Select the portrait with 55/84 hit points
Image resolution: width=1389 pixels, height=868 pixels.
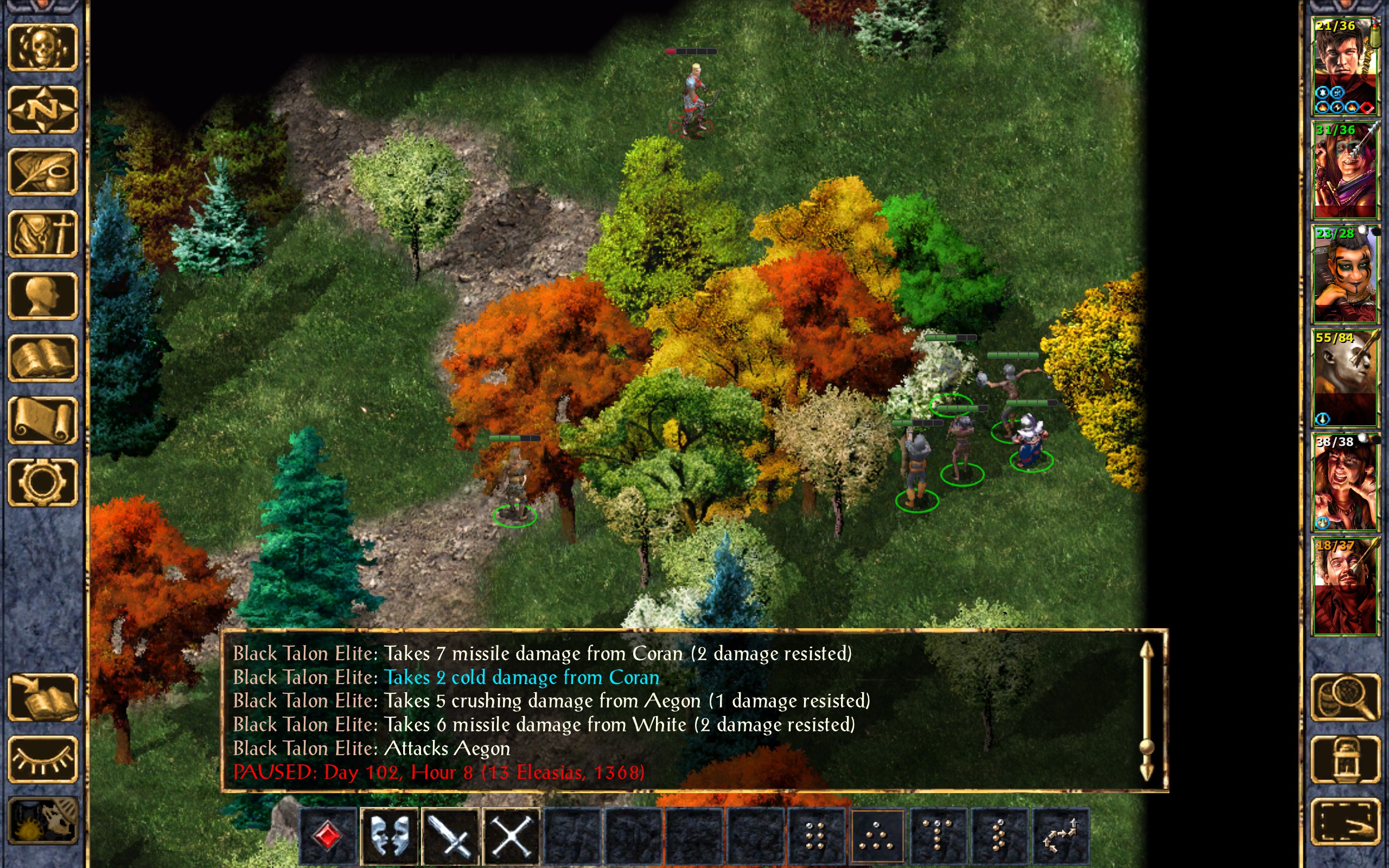coord(1345,377)
